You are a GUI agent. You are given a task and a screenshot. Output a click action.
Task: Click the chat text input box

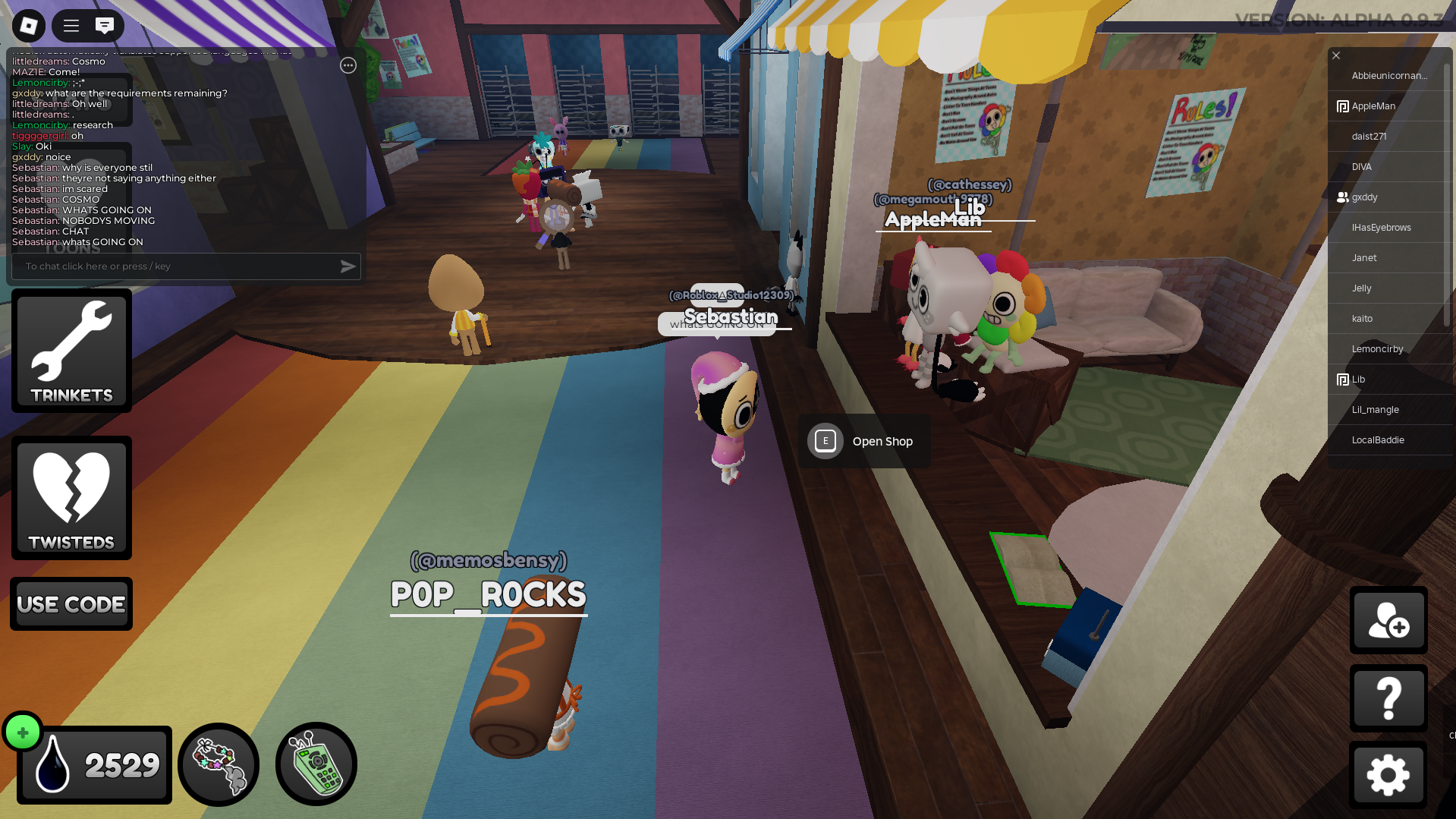point(175,266)
